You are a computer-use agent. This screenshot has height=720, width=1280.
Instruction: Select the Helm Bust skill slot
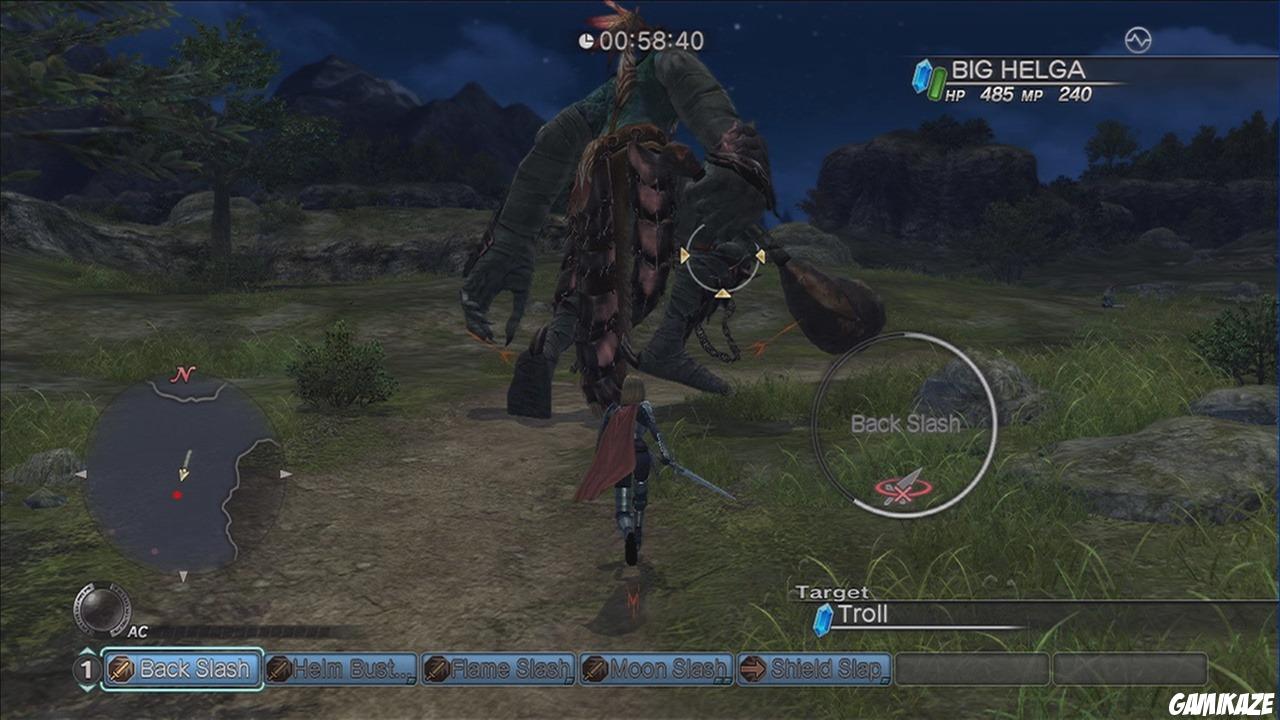click(341, 669)
